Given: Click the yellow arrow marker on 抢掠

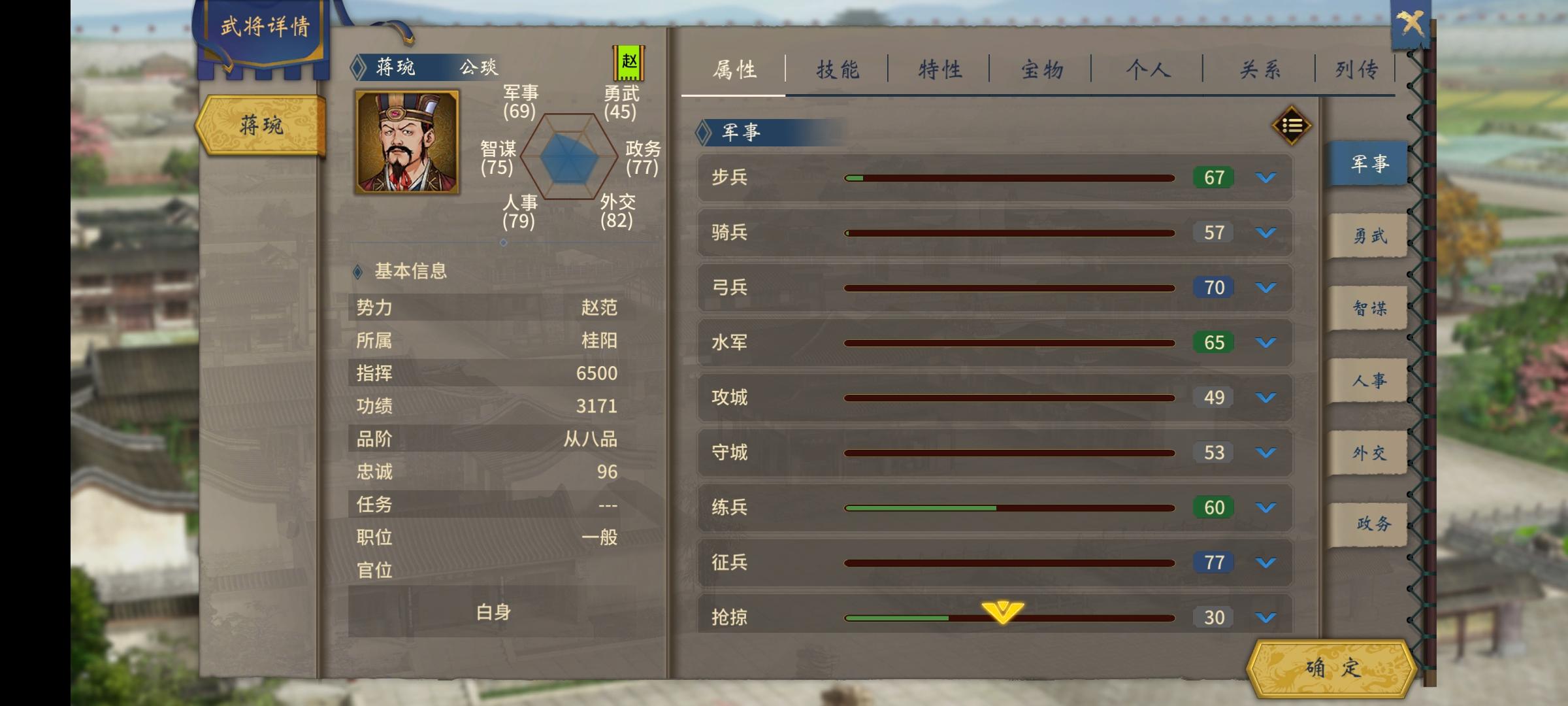Looking at the screenshot, I should click(x=1001, y=609).
